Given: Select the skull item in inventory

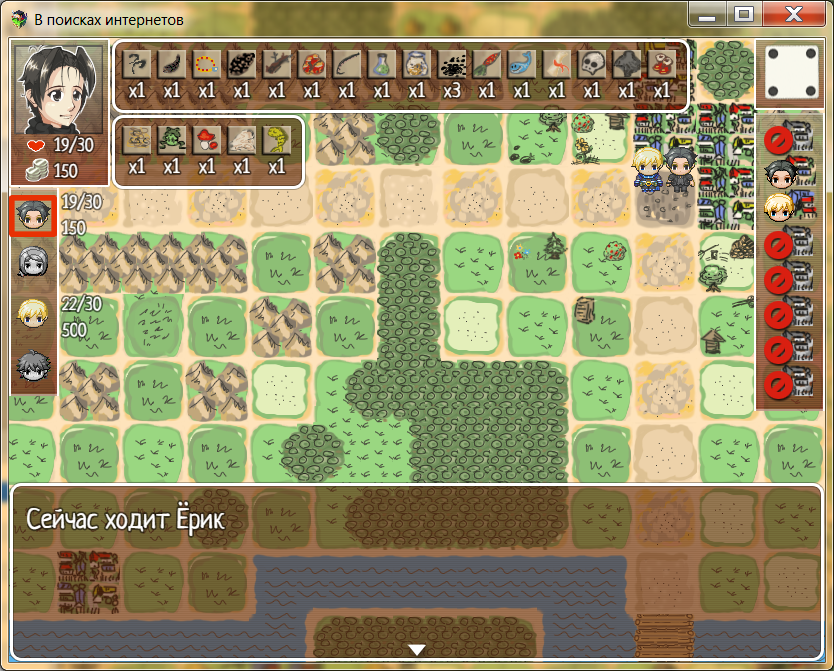Looking at the screenshot, I should [590, 65].
